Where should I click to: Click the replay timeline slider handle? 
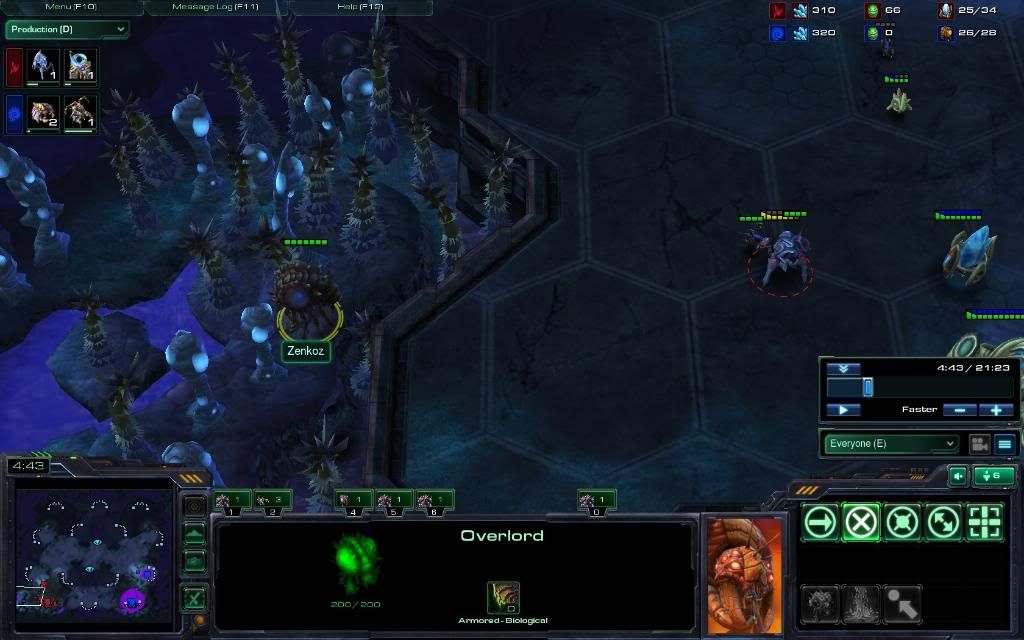pos(868,387)
